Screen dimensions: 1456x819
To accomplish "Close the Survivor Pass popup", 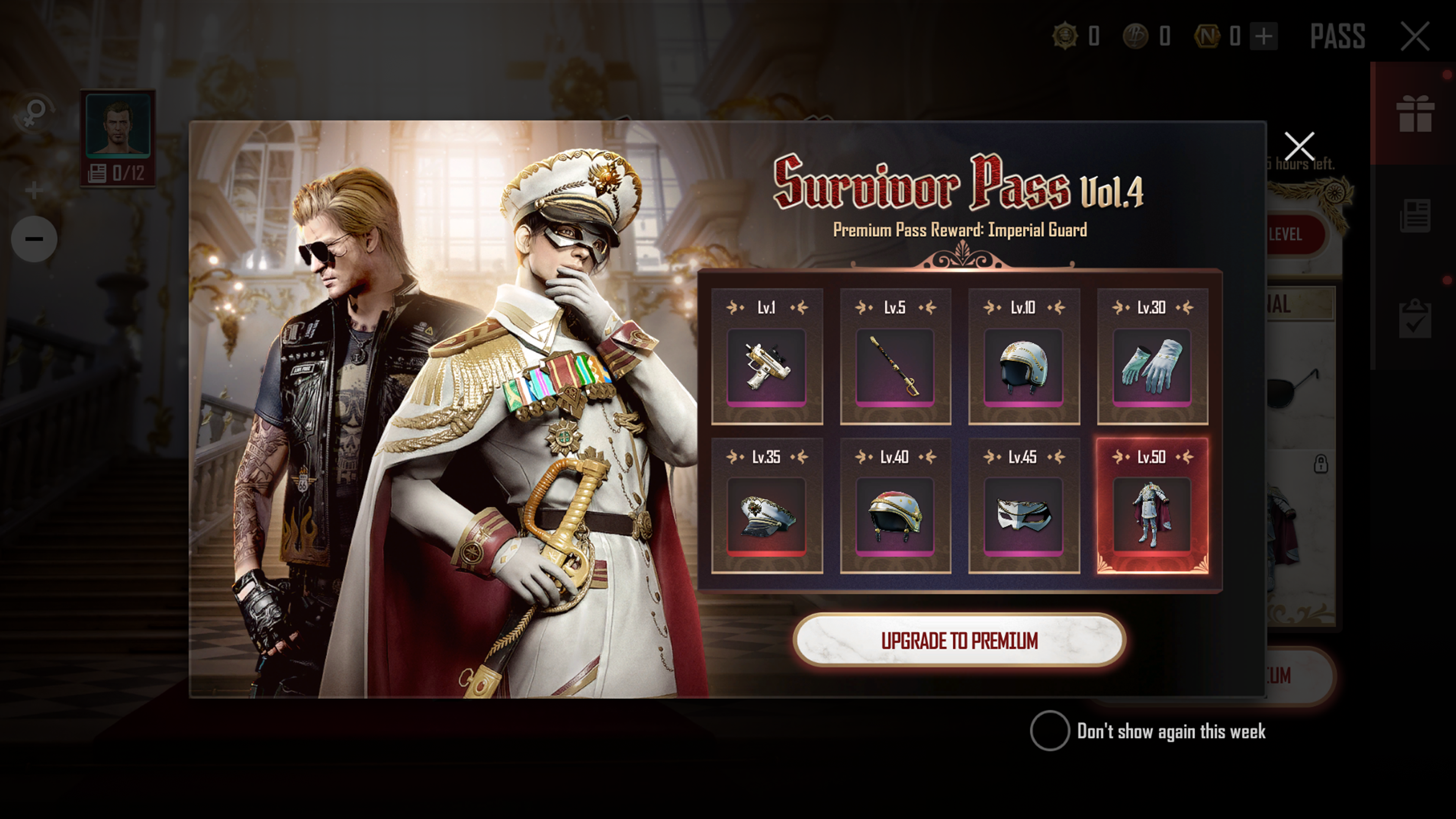I will (1299, 146).
